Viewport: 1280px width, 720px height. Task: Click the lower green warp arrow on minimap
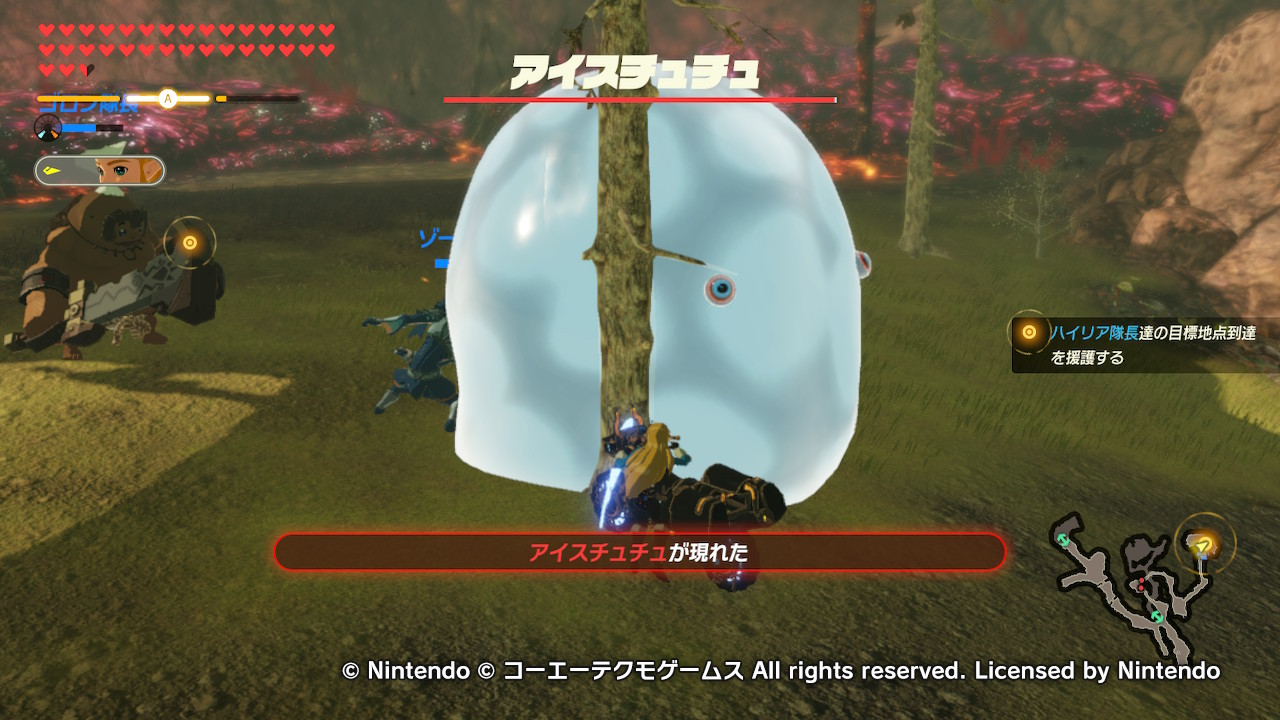(x=1157, y=615)
